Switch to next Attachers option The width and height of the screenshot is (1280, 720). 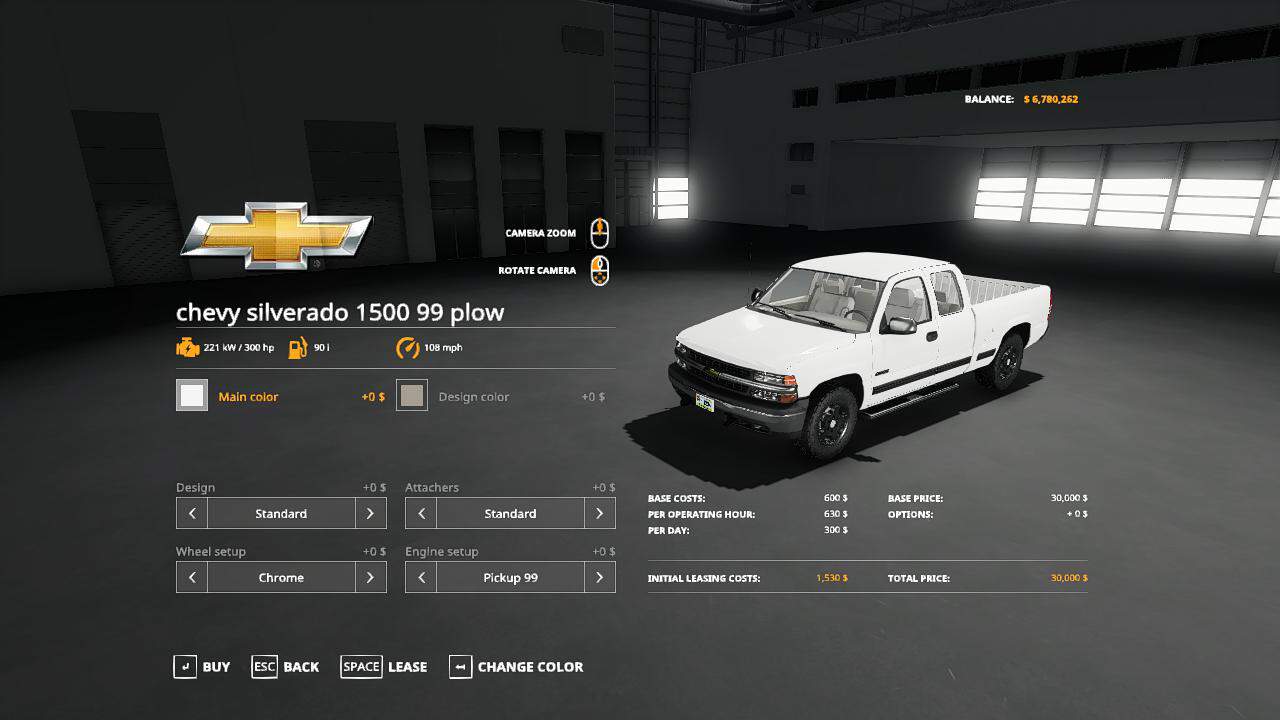tap(599, 514)
